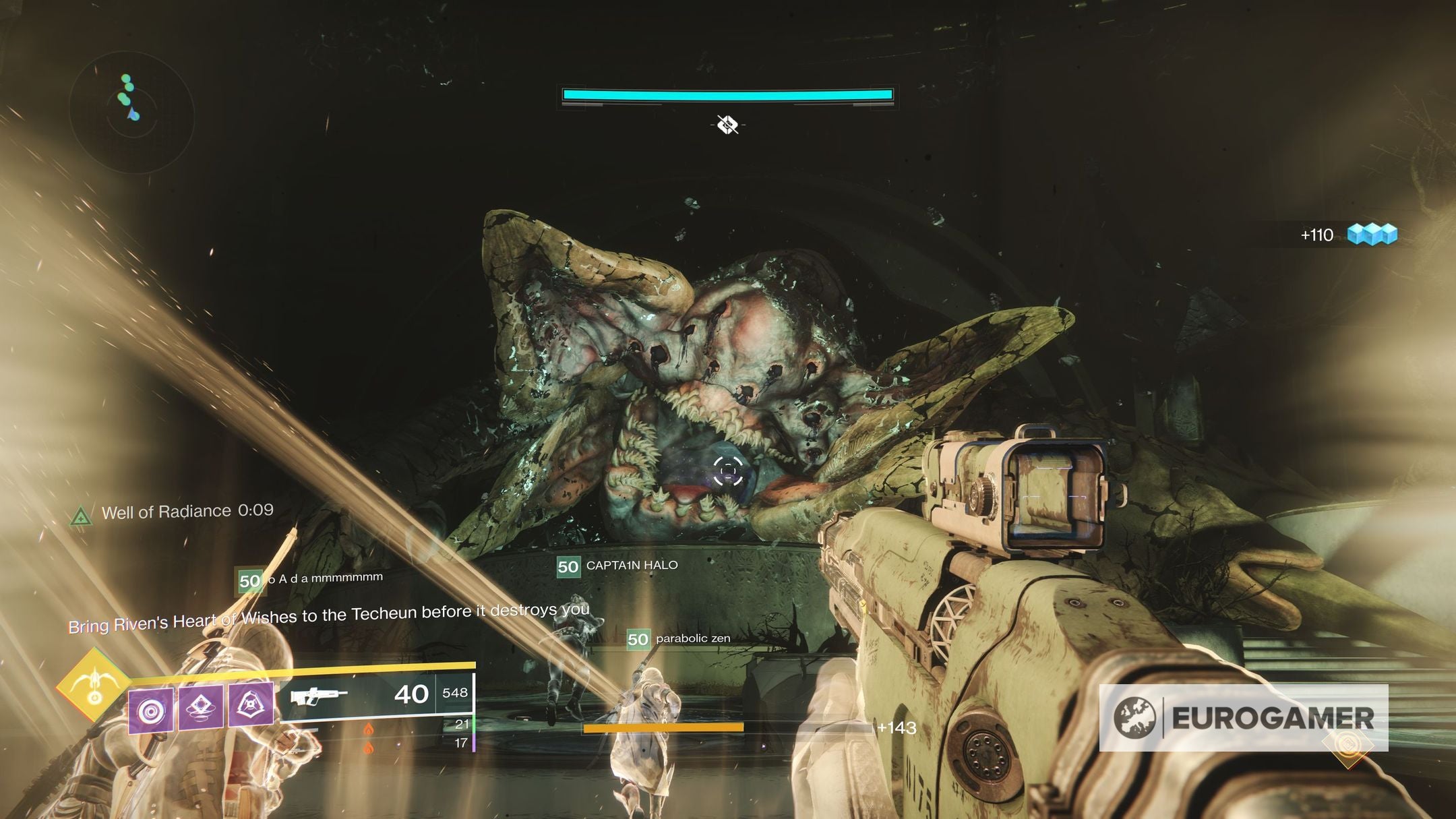Select the purple triangular class ability icon
The image size is (1456, 819).
coord(251,704)
